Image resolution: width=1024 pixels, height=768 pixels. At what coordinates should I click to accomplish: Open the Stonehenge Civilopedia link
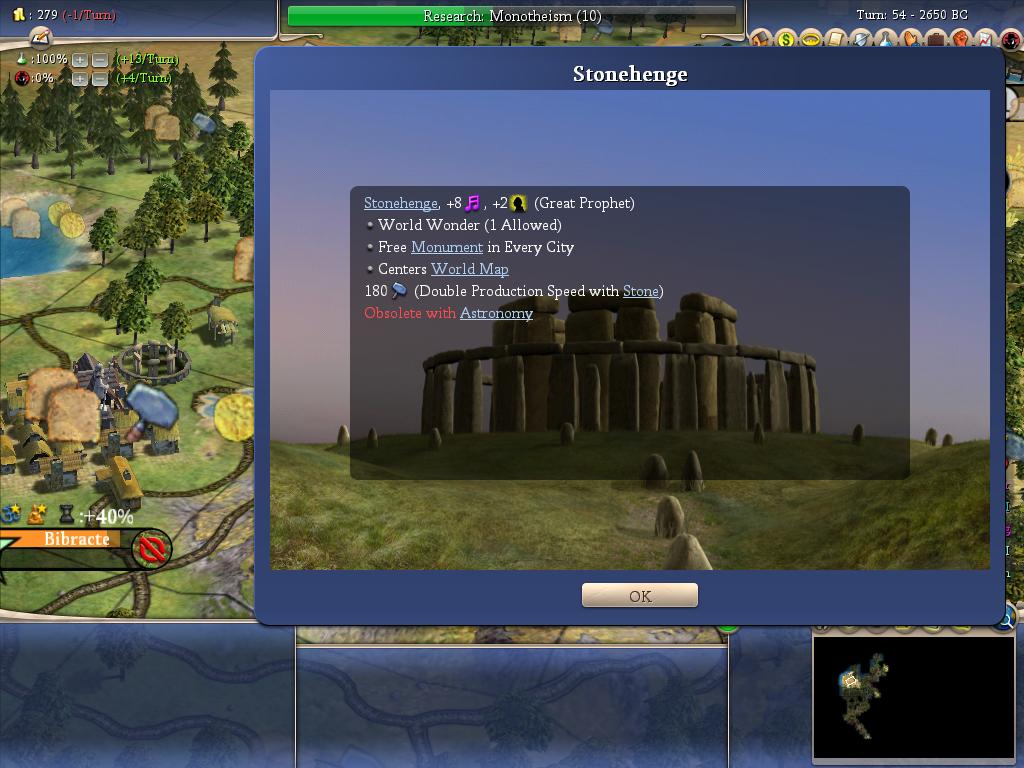pos(400,203)
